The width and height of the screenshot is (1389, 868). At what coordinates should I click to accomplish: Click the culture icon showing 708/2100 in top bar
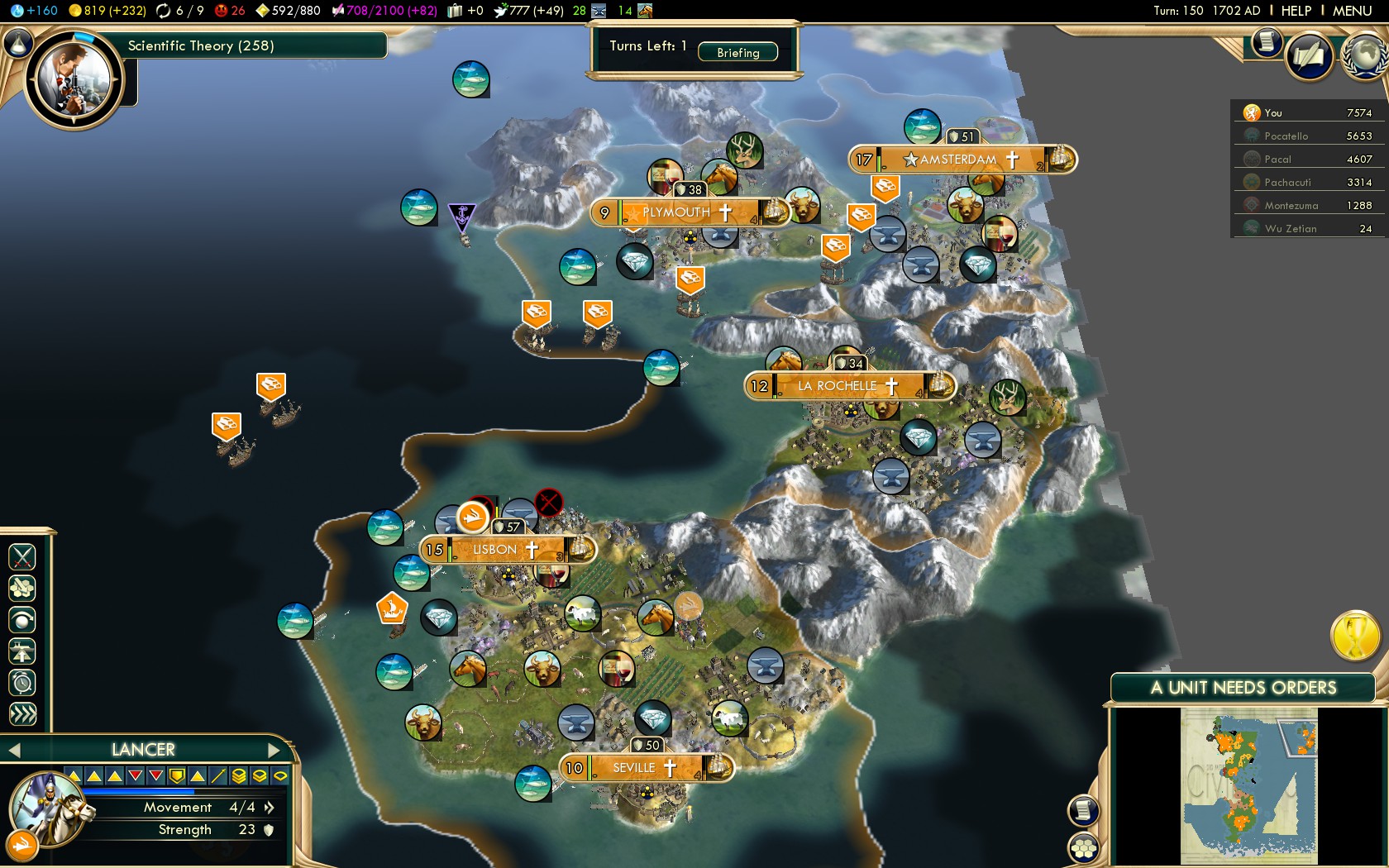click(340, 11)
